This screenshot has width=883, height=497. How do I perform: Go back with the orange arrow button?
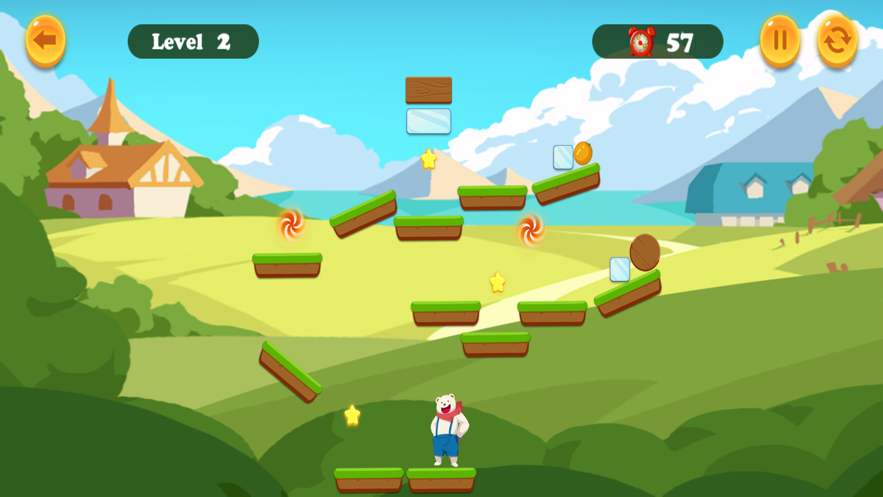click(45, 41)
